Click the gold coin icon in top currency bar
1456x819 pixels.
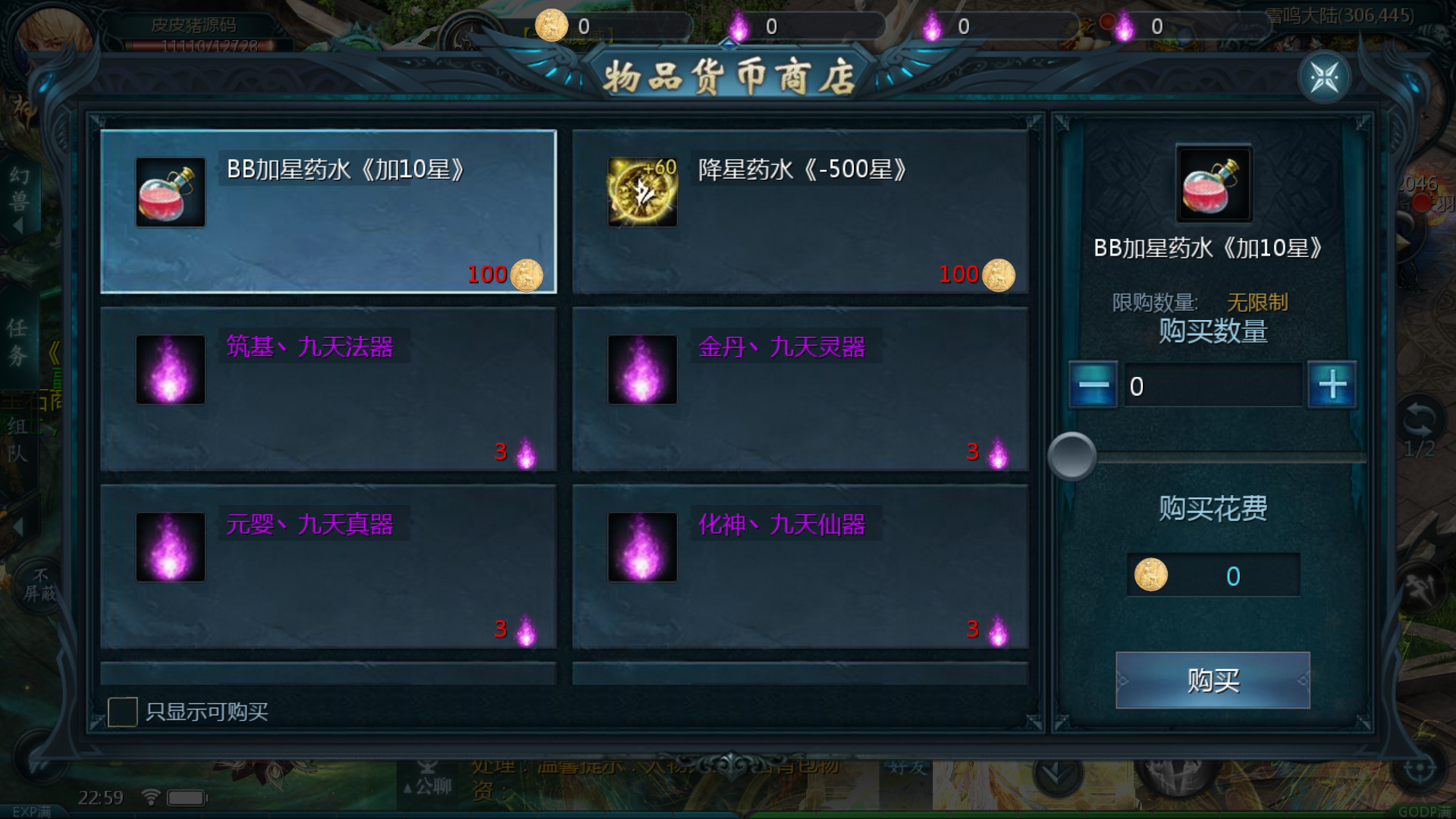551,25
